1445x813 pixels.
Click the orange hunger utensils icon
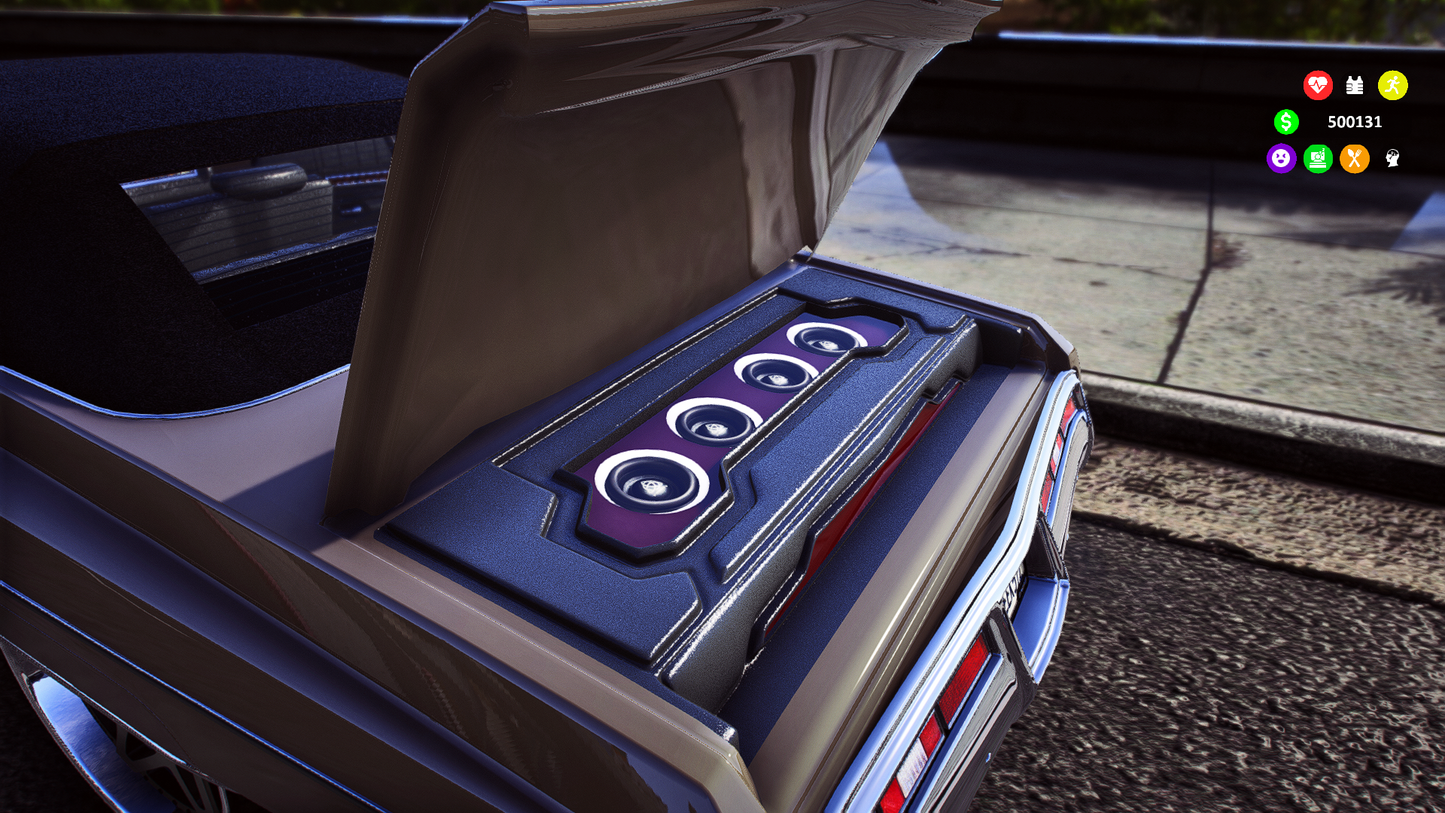coord(1355,159)
